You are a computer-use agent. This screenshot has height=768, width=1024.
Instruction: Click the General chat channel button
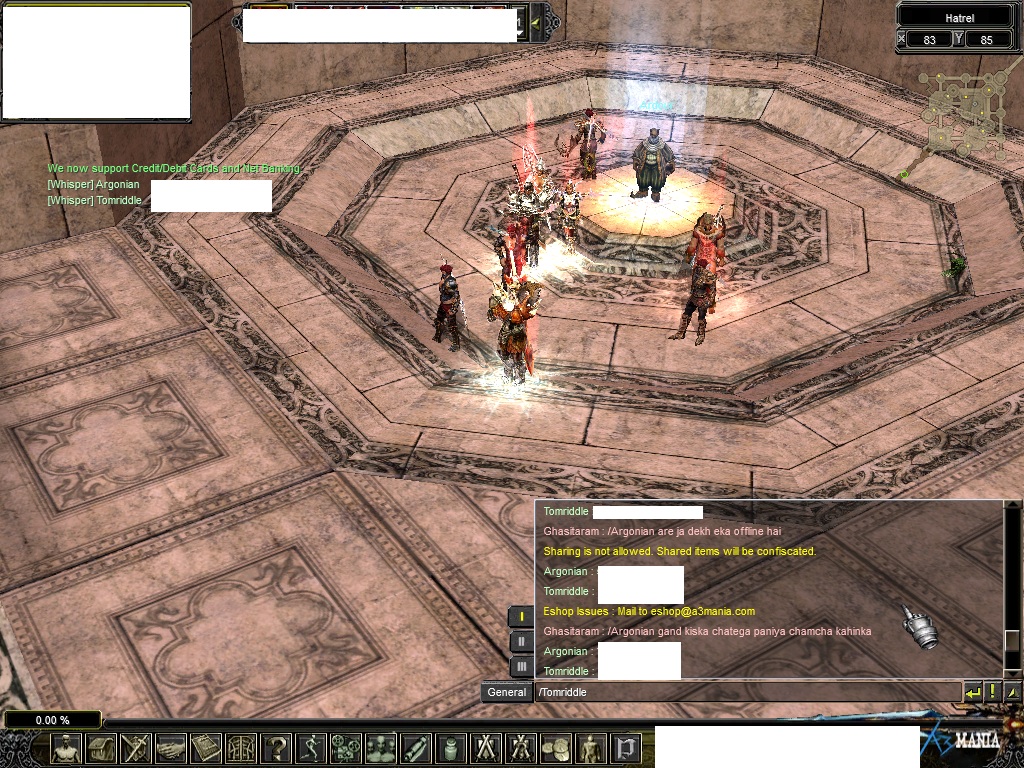507,692
